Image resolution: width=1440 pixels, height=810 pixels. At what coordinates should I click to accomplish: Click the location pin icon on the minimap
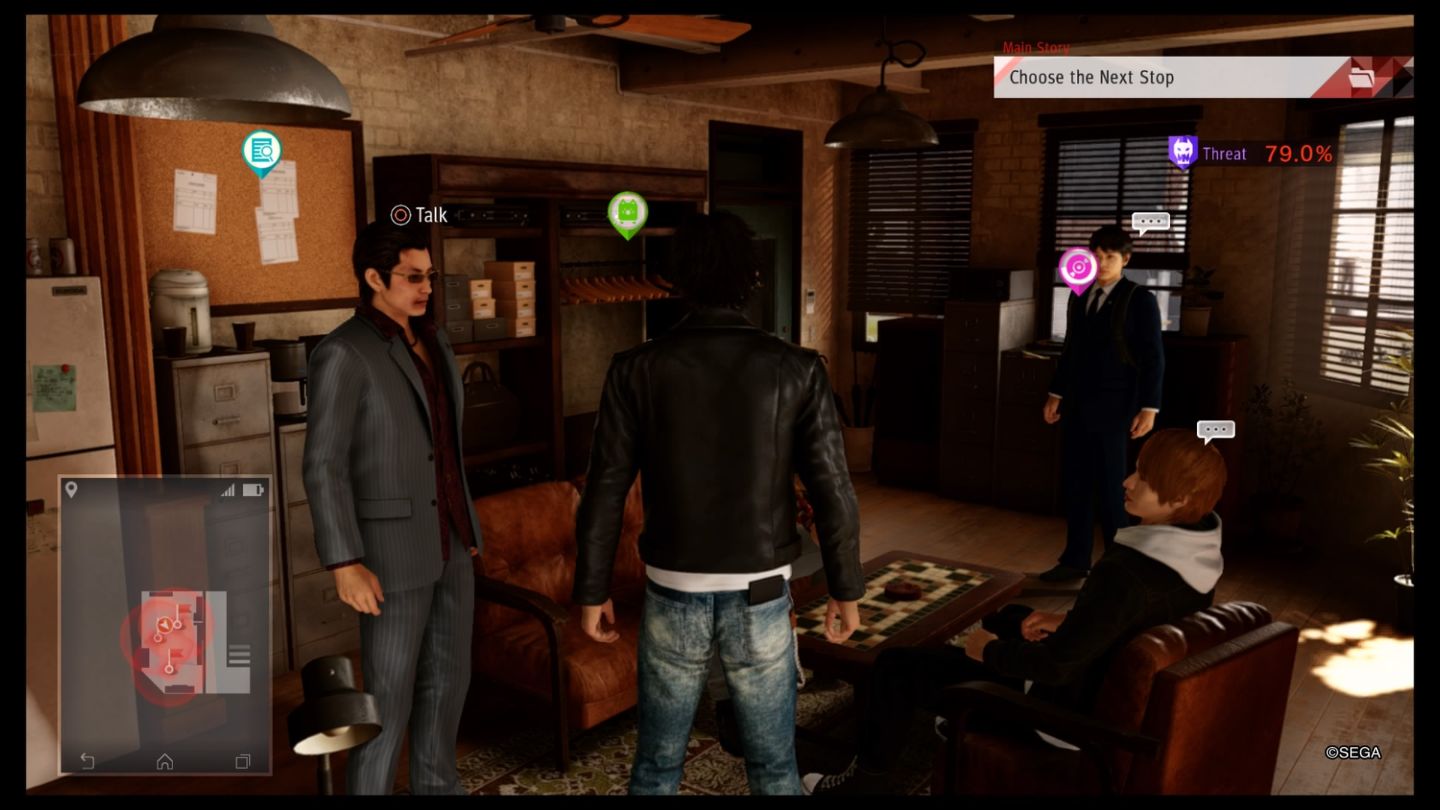71,489
